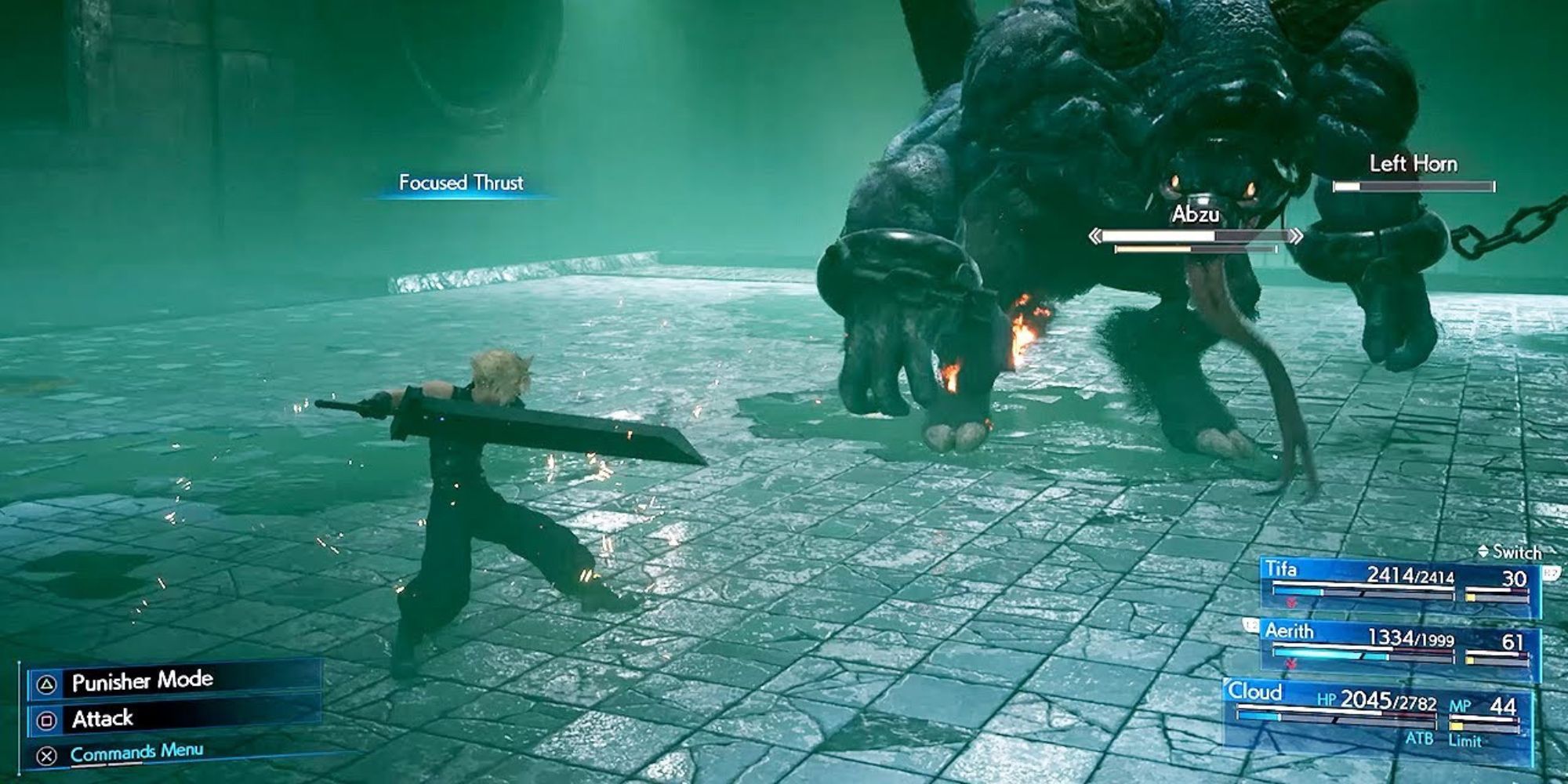1568x784 pixels.
Task: Select the Triangle icon beside Punisher Mode
Action: (x=47, y=684)
